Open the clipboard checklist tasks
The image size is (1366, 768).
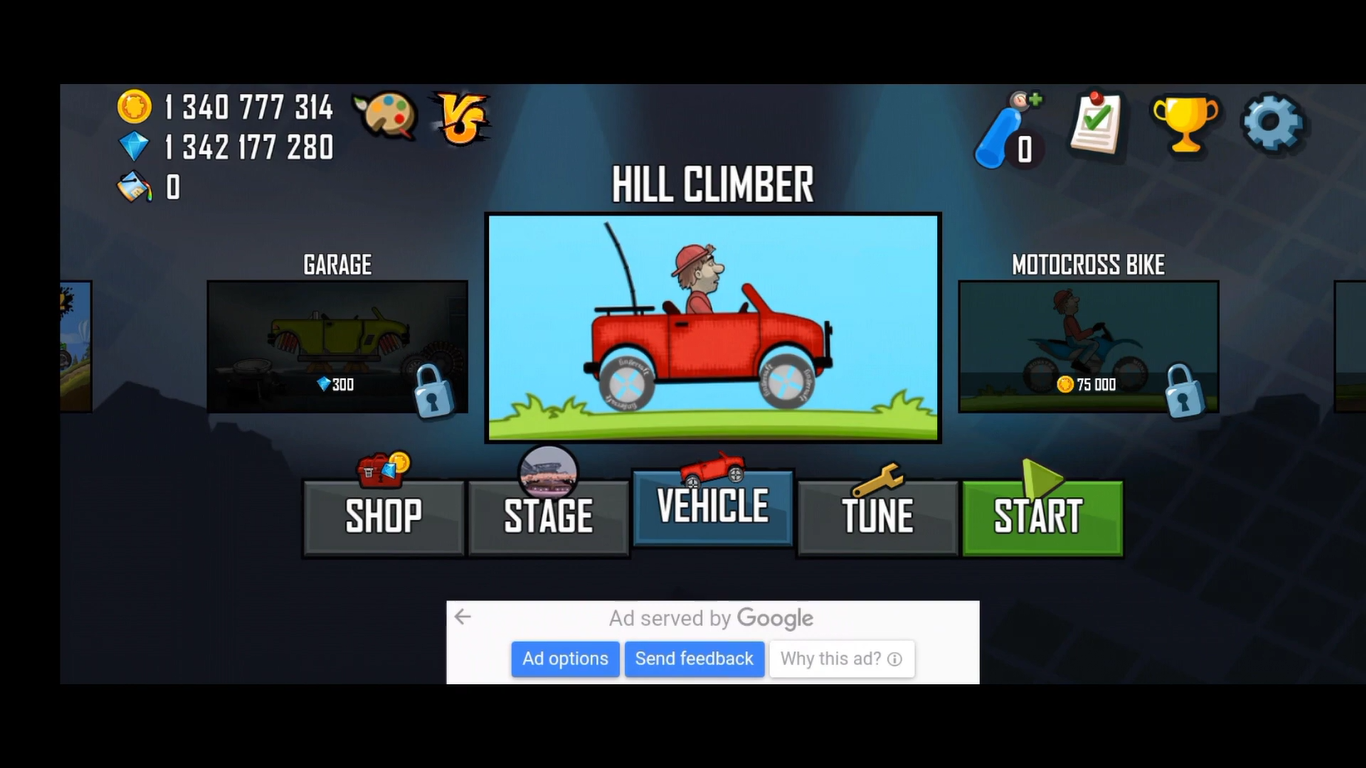point(1097,124)
